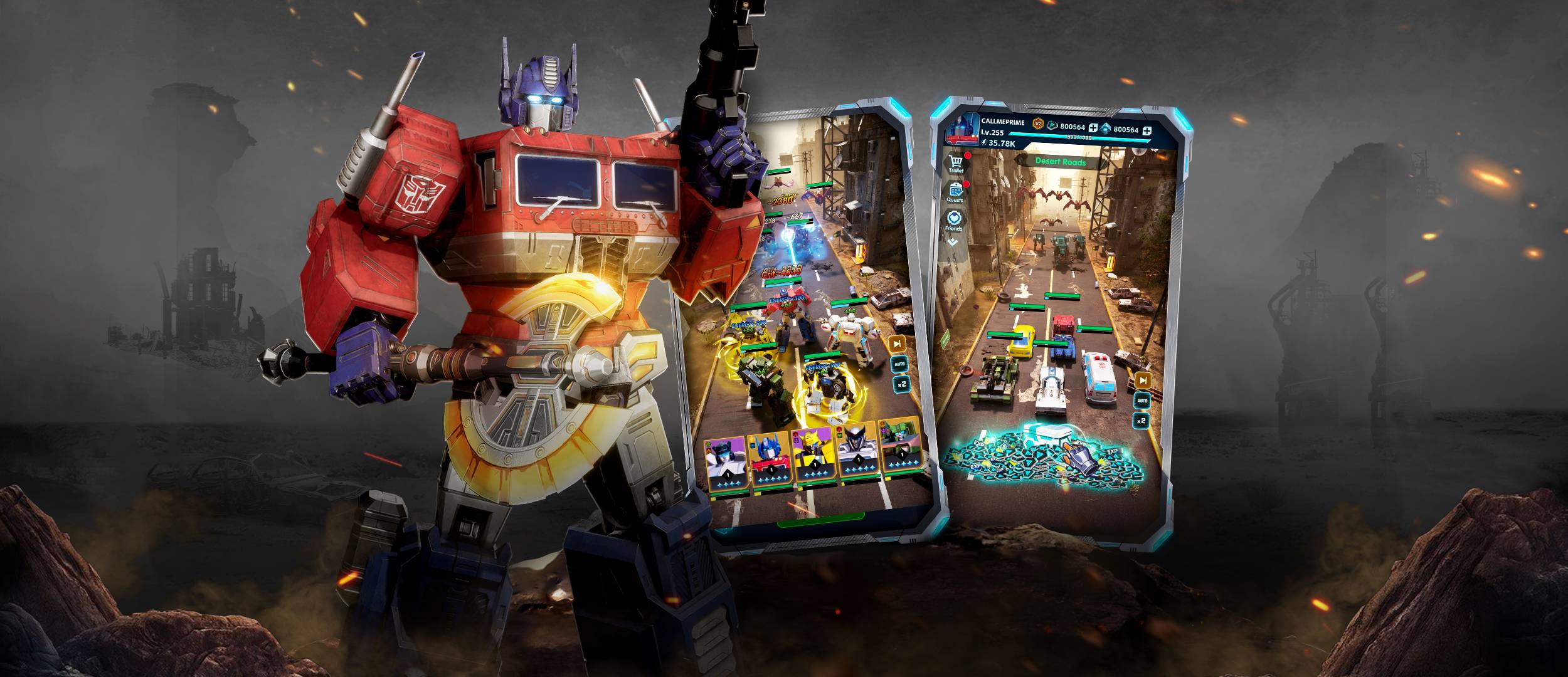
Task: Click the 800/1000 experience progress bar
Action: (1079, 137)
